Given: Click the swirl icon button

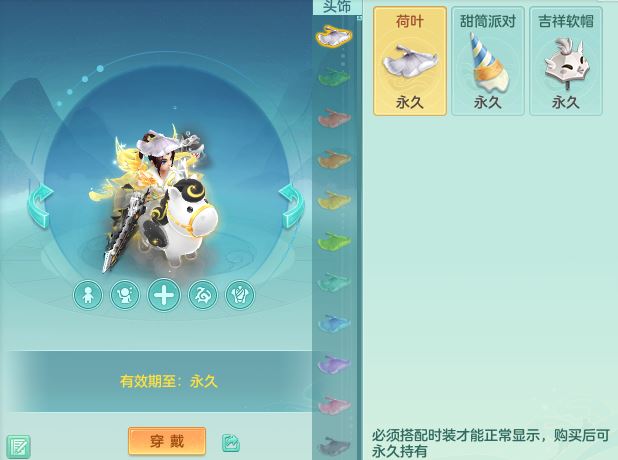Looking at the screenshot, I should coord(203,295).
